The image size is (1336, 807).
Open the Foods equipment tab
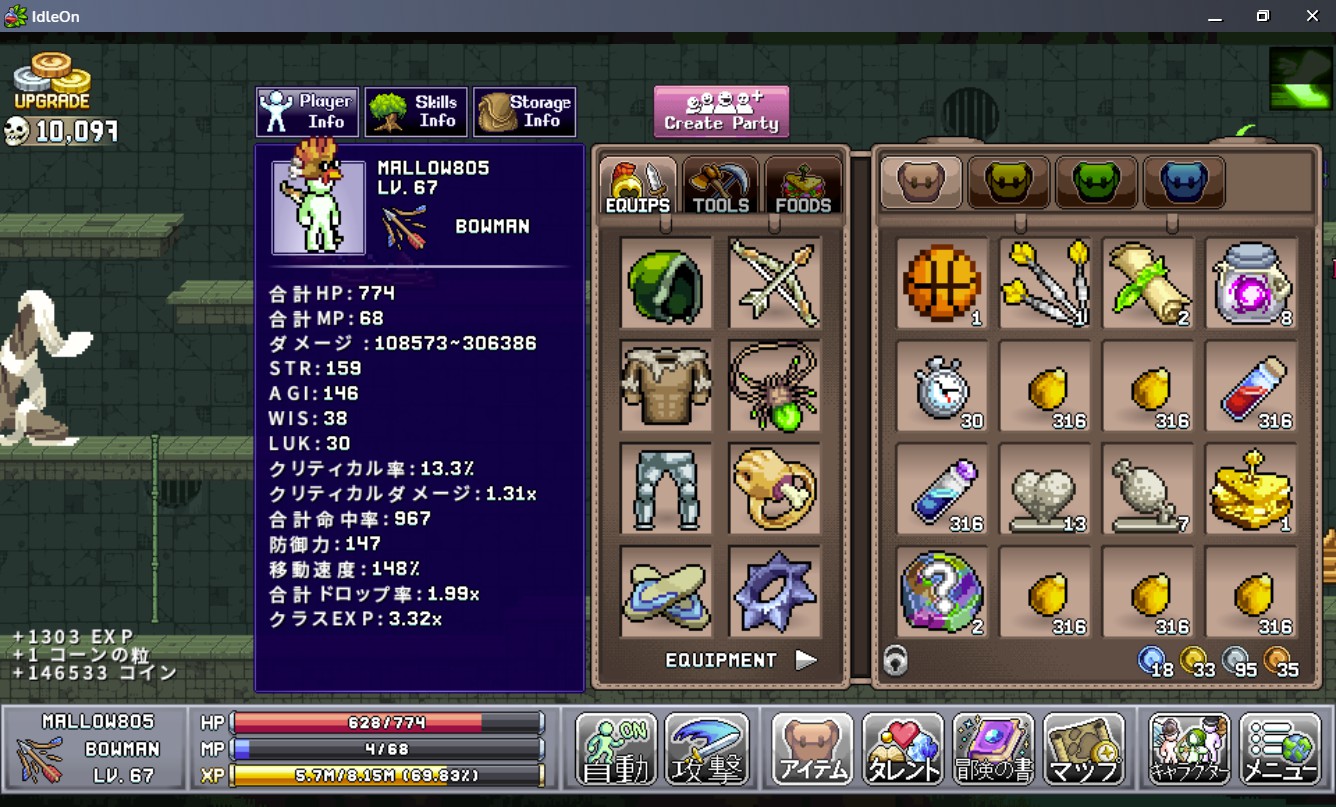click(x=803, y=185)
